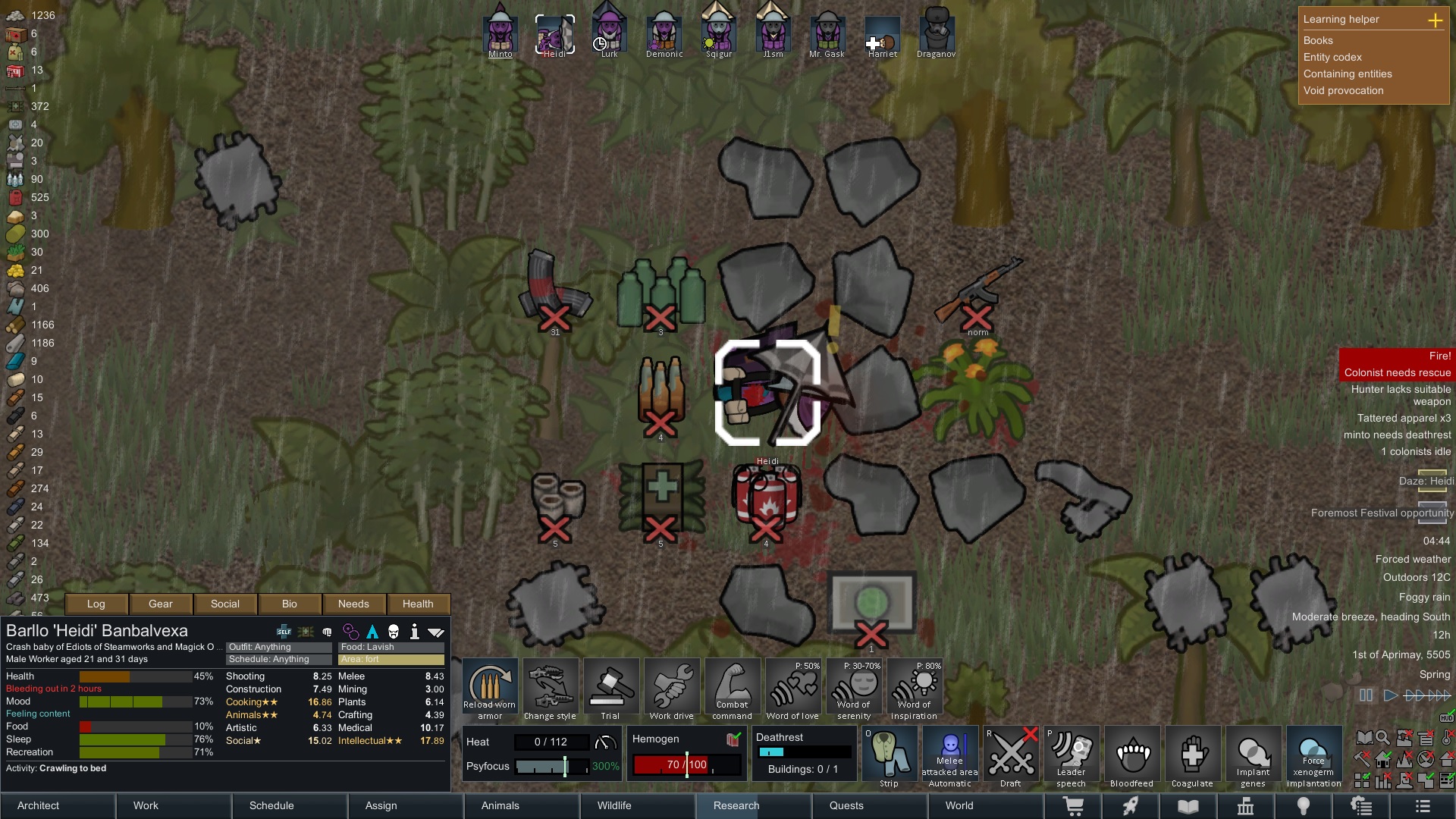Open the Void provocation lesson

(1343, 90)
